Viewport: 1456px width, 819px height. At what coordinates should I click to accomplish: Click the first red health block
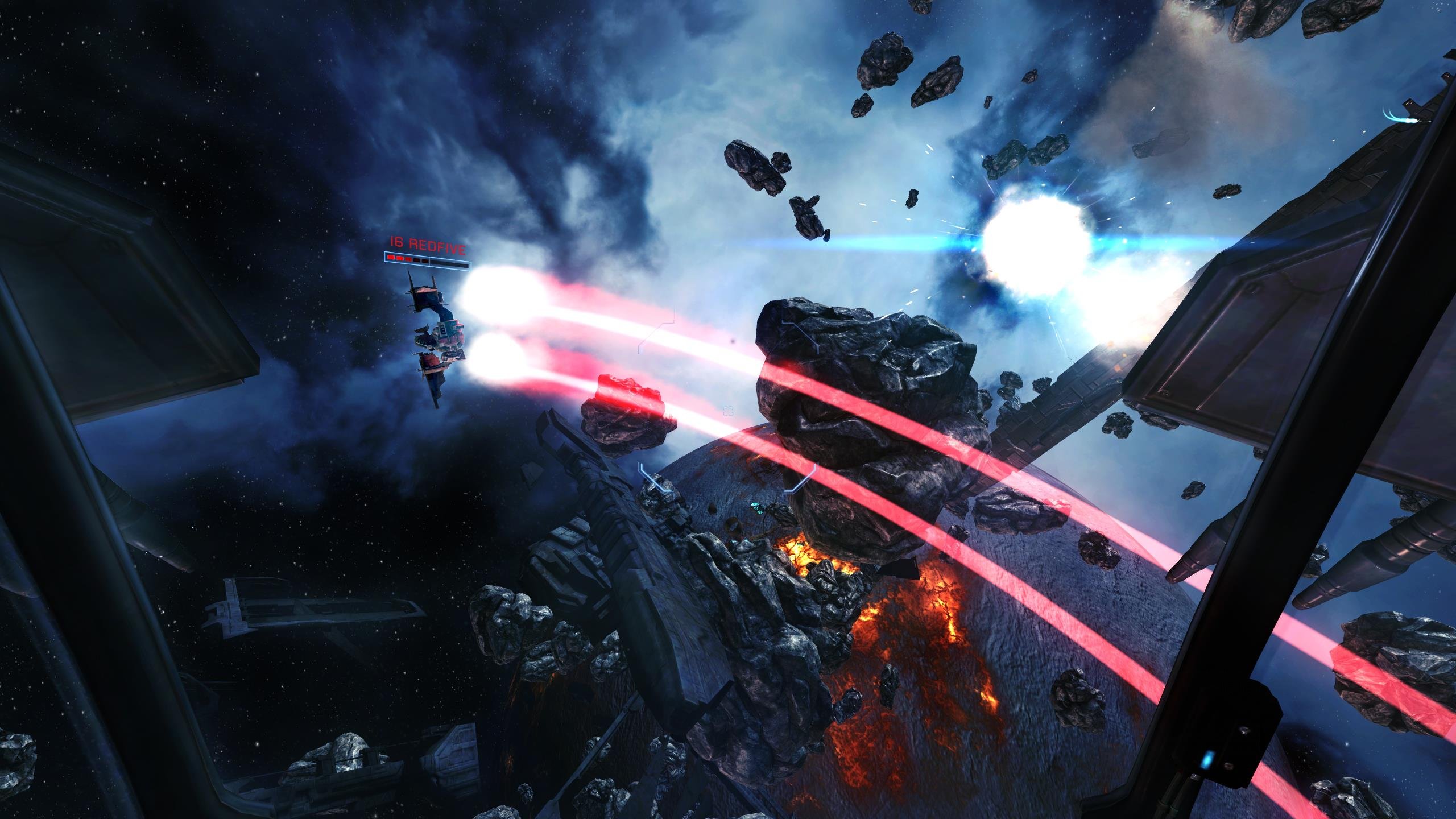tap(391, 258)
